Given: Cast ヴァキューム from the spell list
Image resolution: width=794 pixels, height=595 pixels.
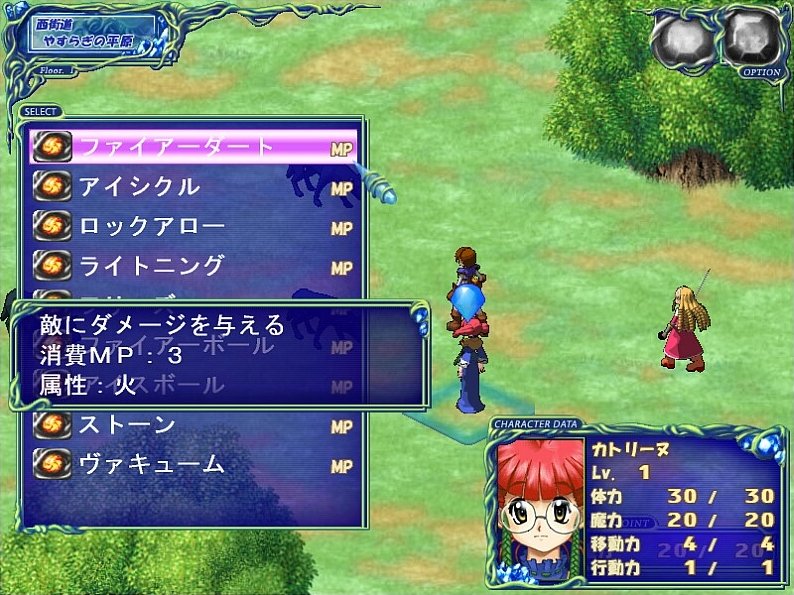Looking at the screenshot, I should 190,466.
